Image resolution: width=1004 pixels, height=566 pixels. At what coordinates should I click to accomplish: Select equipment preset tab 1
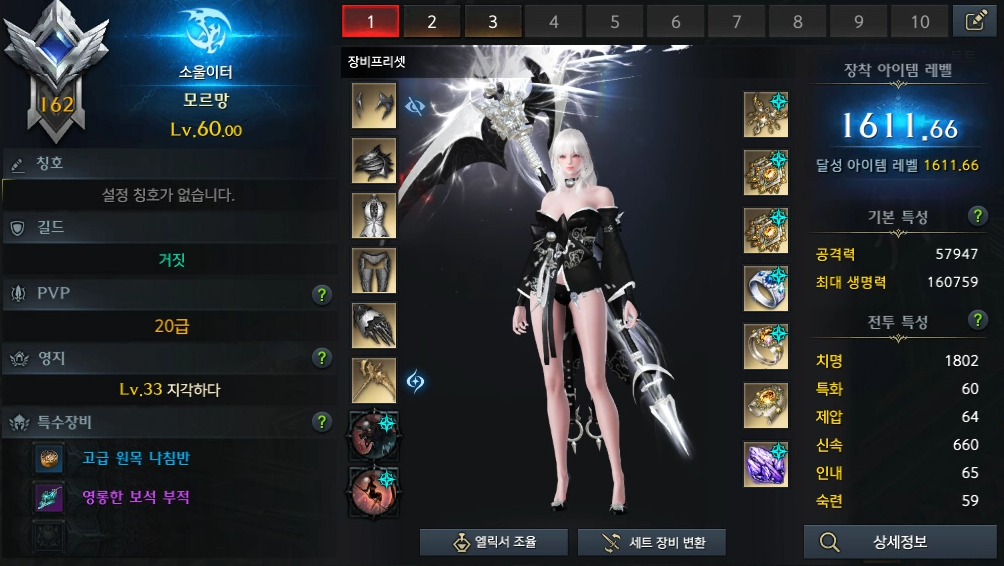point(370,21)
